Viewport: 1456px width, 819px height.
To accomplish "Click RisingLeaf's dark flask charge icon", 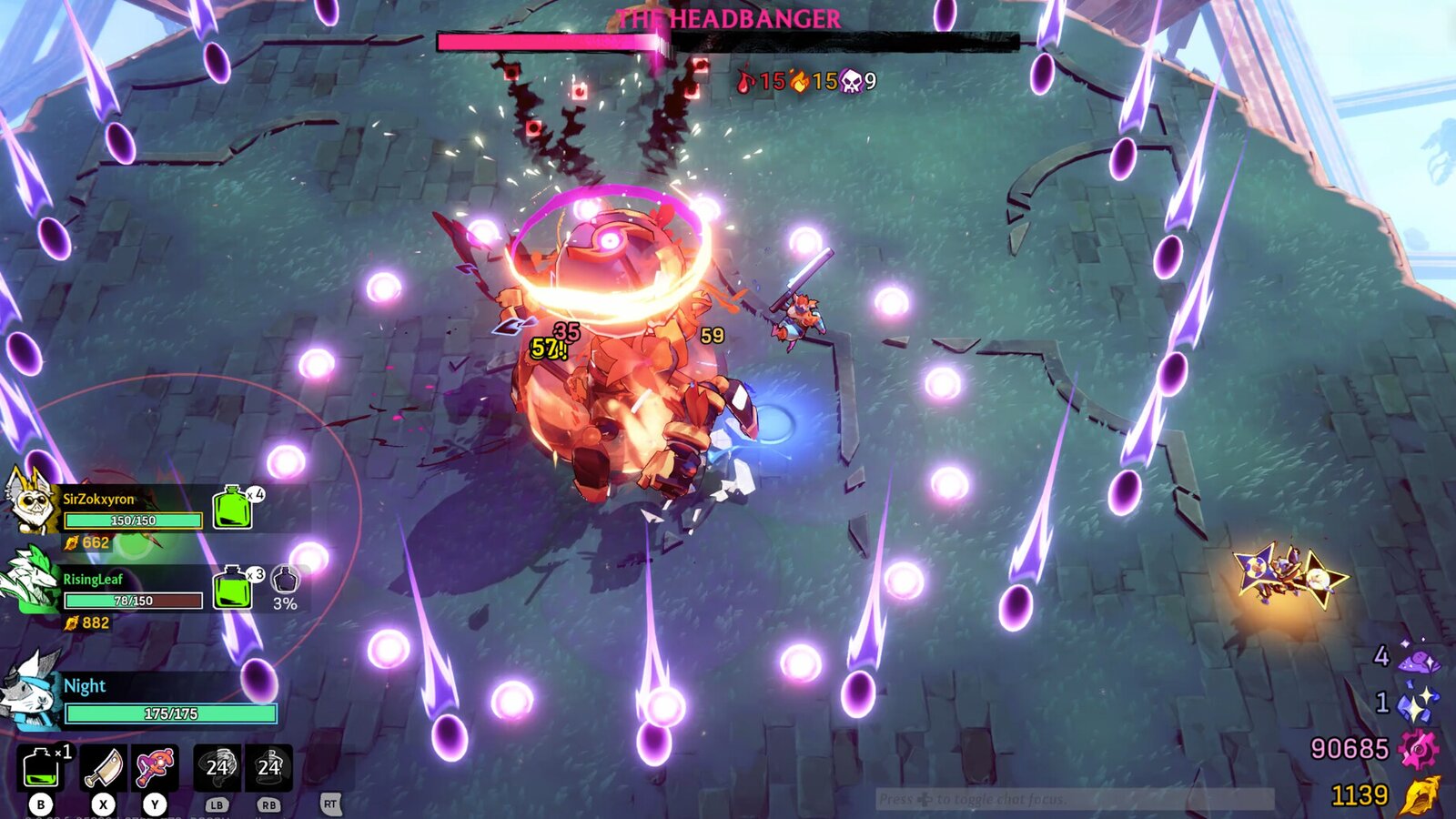I will [x=286, y=579].
